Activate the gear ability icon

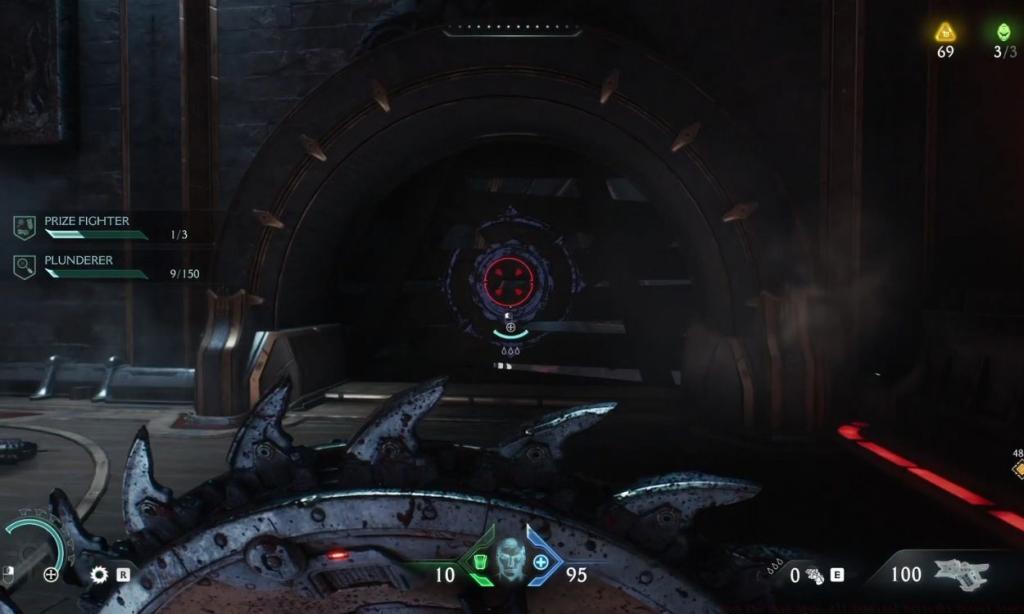coord(99,574)
